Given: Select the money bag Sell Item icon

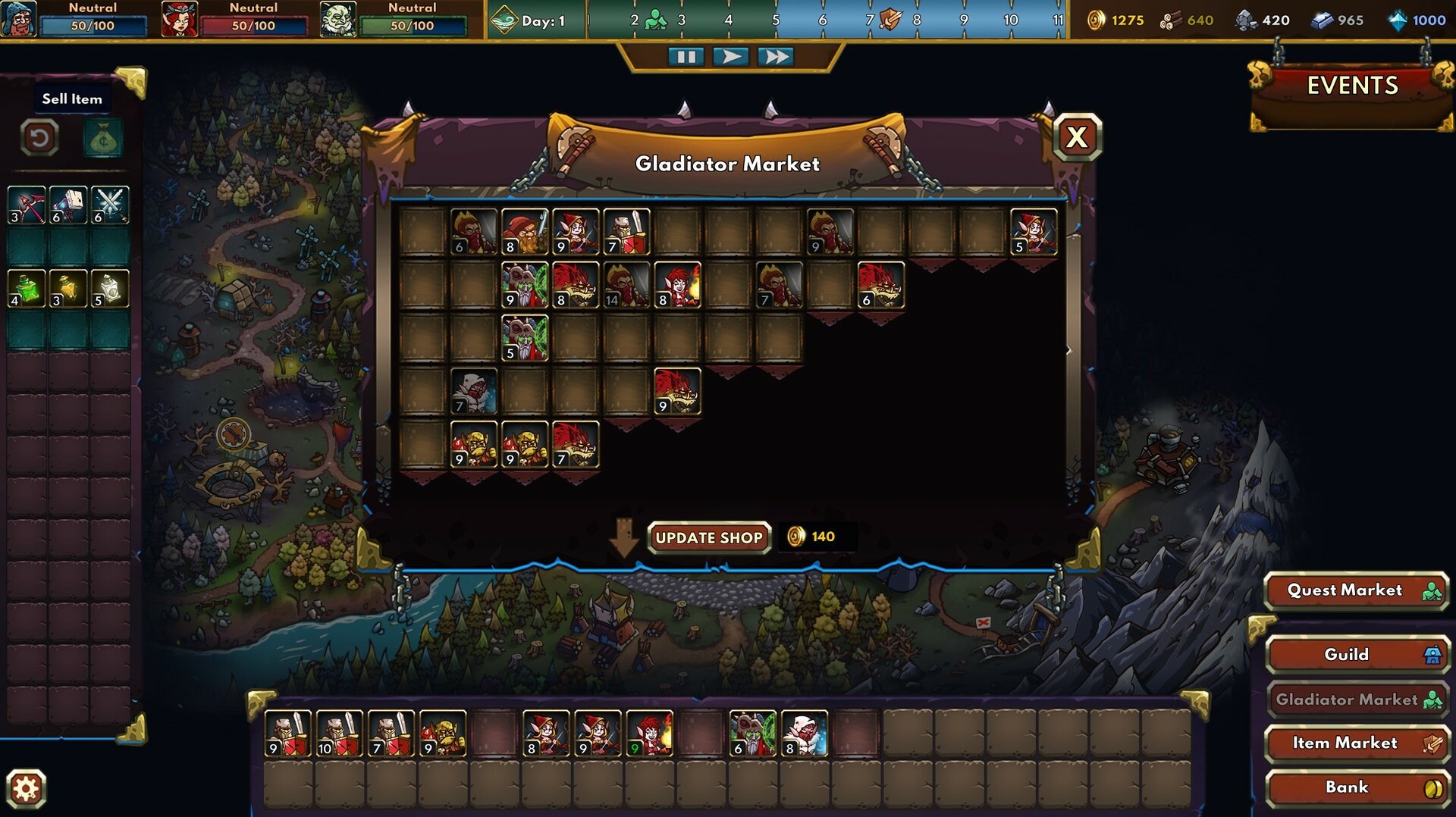Looking at the screenshot, I should [103, 138].
